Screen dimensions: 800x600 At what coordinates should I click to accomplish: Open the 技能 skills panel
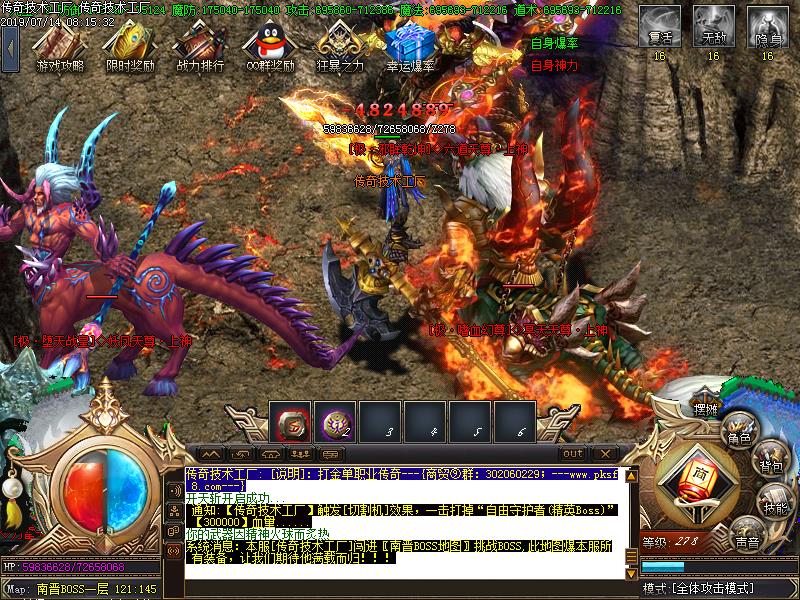[774, 504]
